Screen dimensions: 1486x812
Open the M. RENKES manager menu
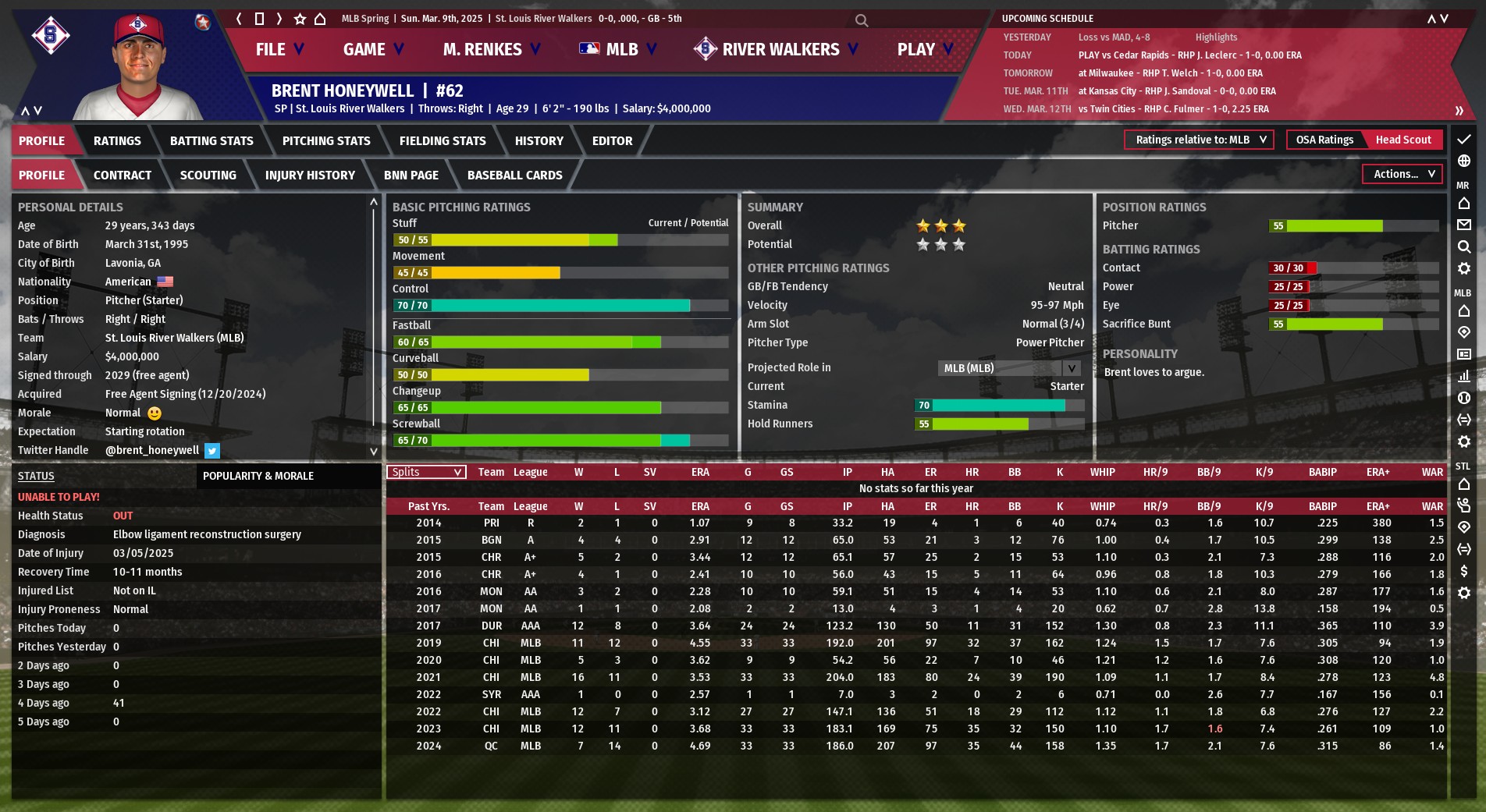pyautogui.click(x=491, y=50)
